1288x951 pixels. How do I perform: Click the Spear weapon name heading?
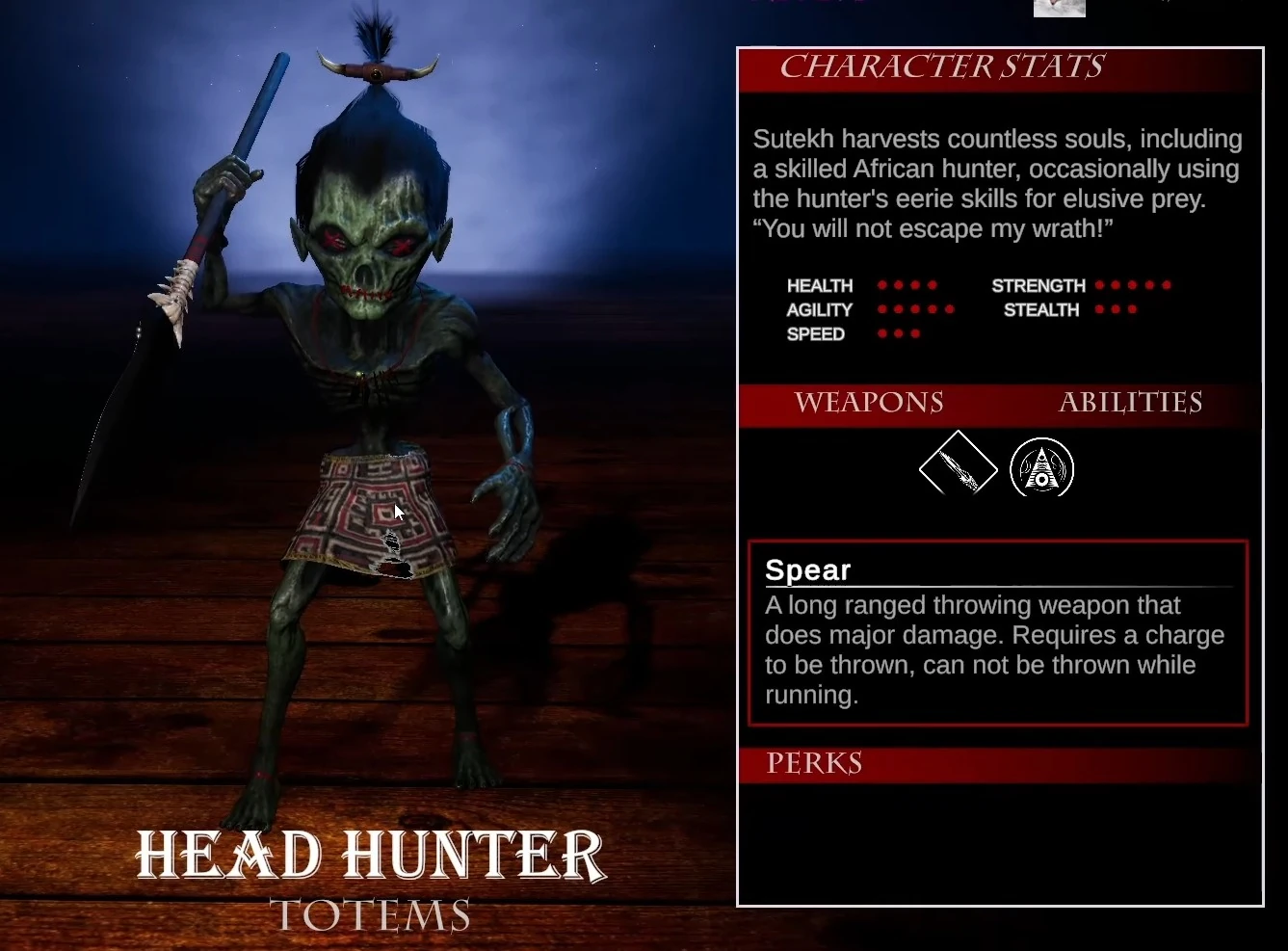[x=808, y=570]
